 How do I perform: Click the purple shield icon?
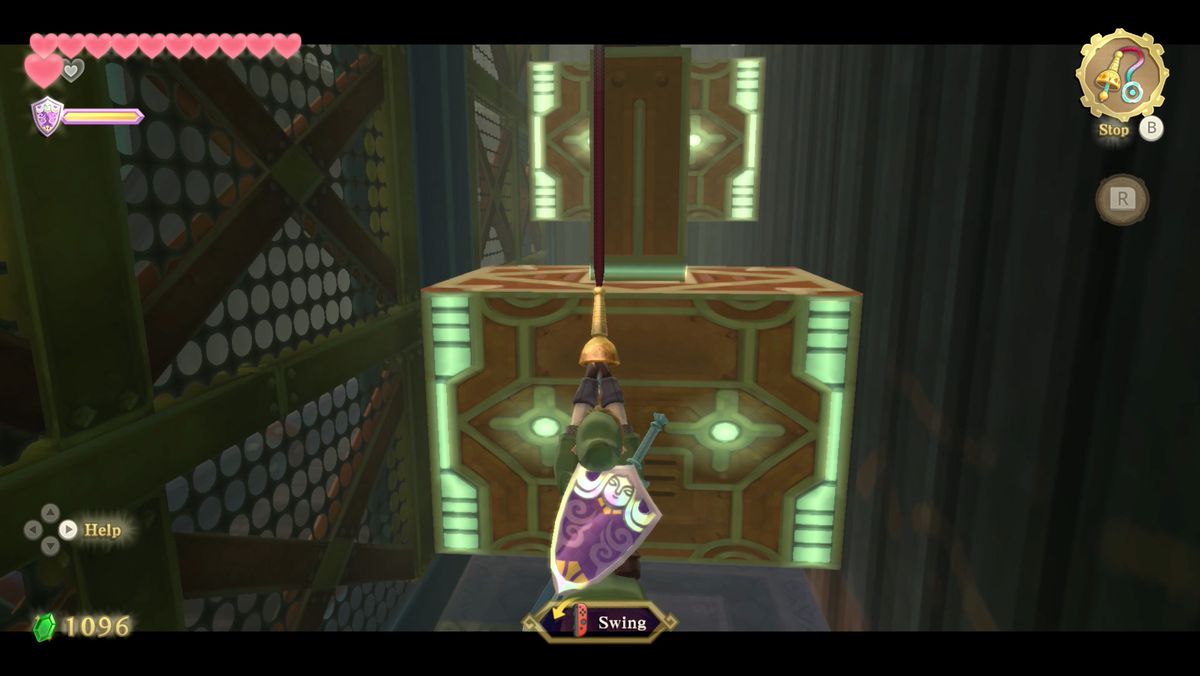(x=46, y=115)
